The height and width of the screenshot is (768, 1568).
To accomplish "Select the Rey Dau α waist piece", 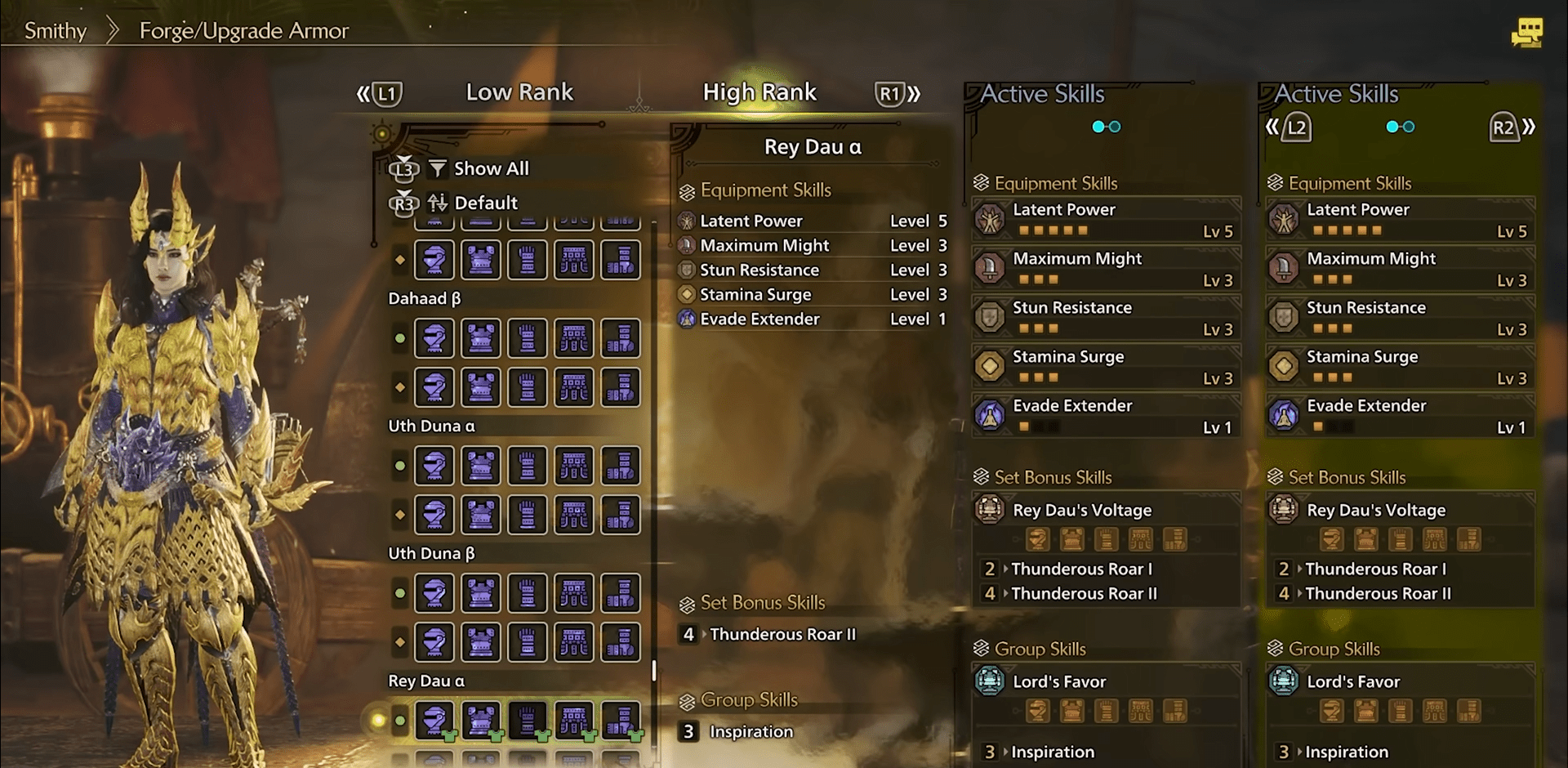I will coord(574,721).
